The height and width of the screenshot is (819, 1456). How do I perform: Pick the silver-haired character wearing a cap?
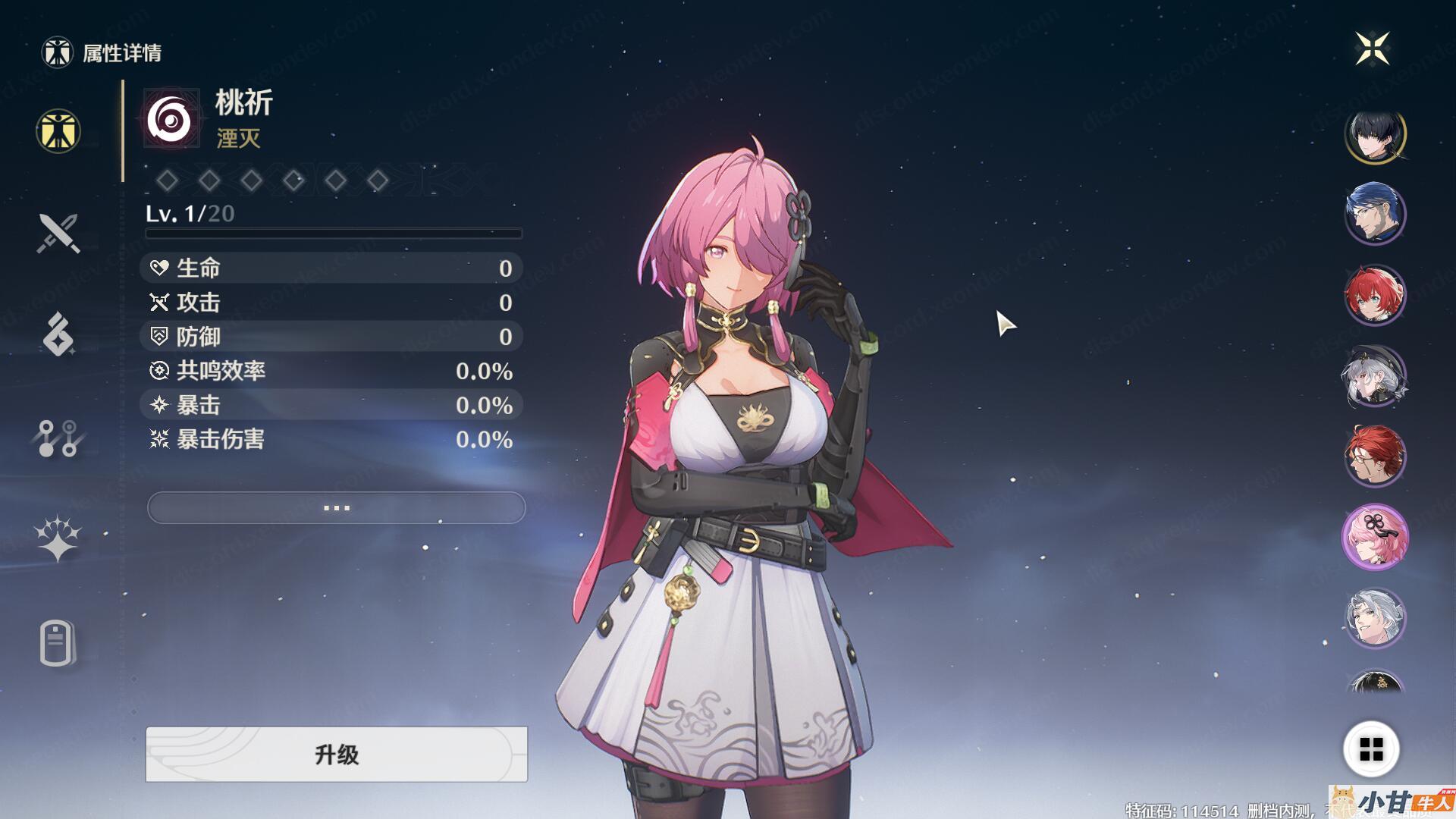1375,377
